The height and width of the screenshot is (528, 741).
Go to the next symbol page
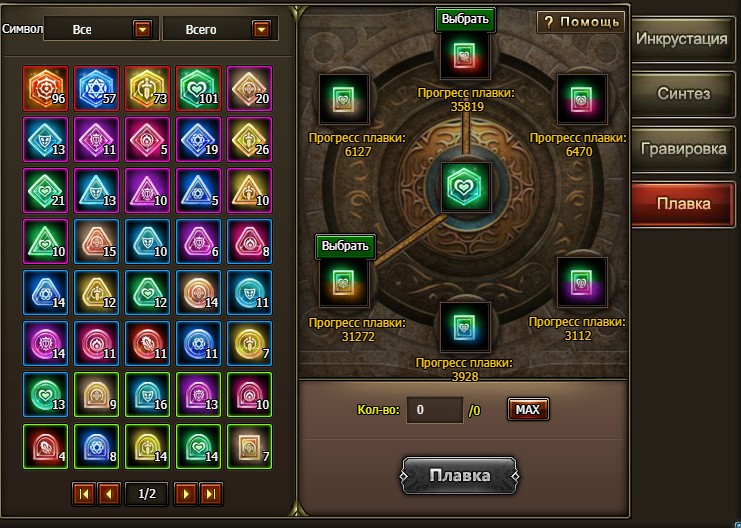point(185,492)
